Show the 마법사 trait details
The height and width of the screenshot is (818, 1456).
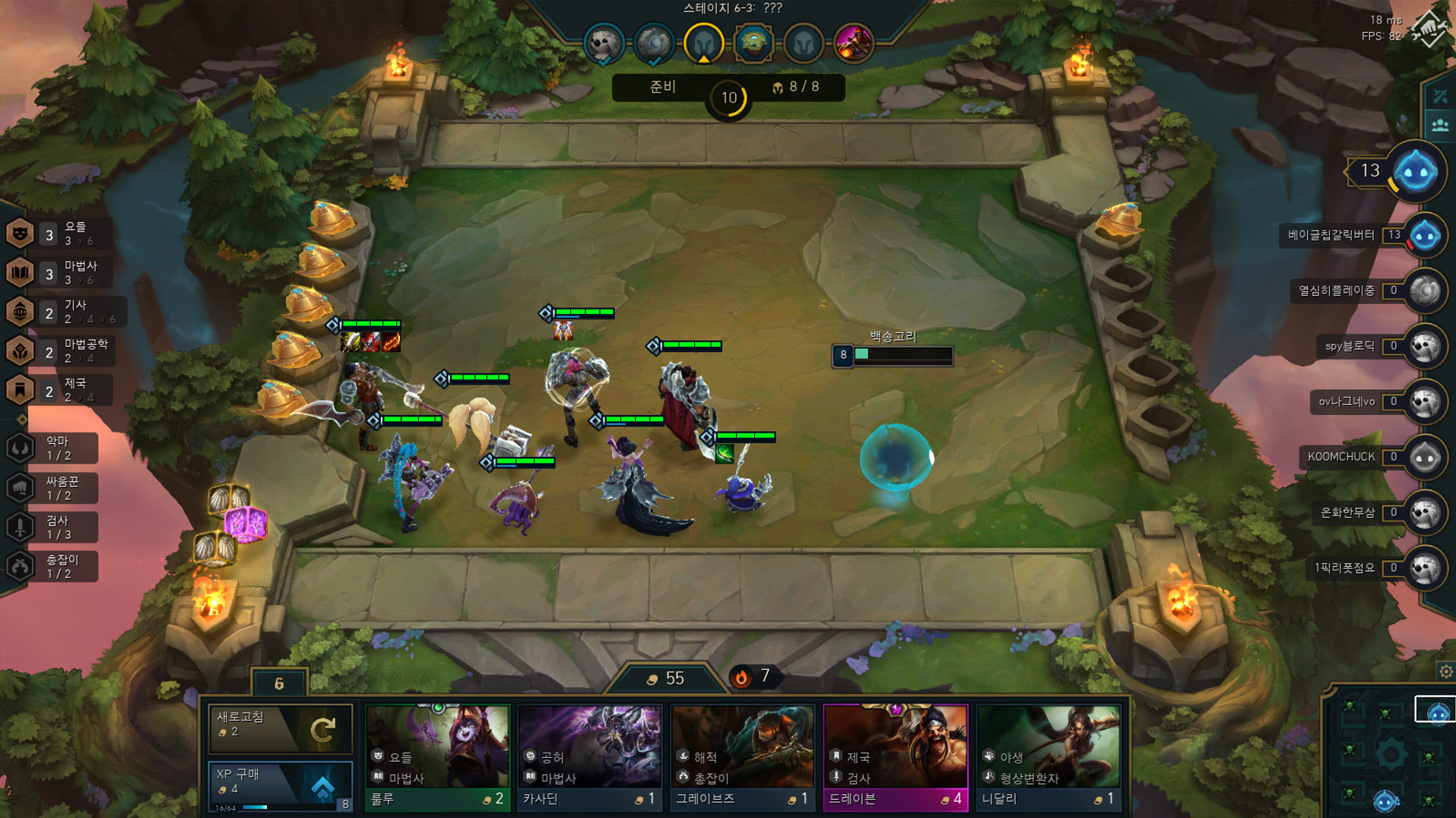point(61,273)
